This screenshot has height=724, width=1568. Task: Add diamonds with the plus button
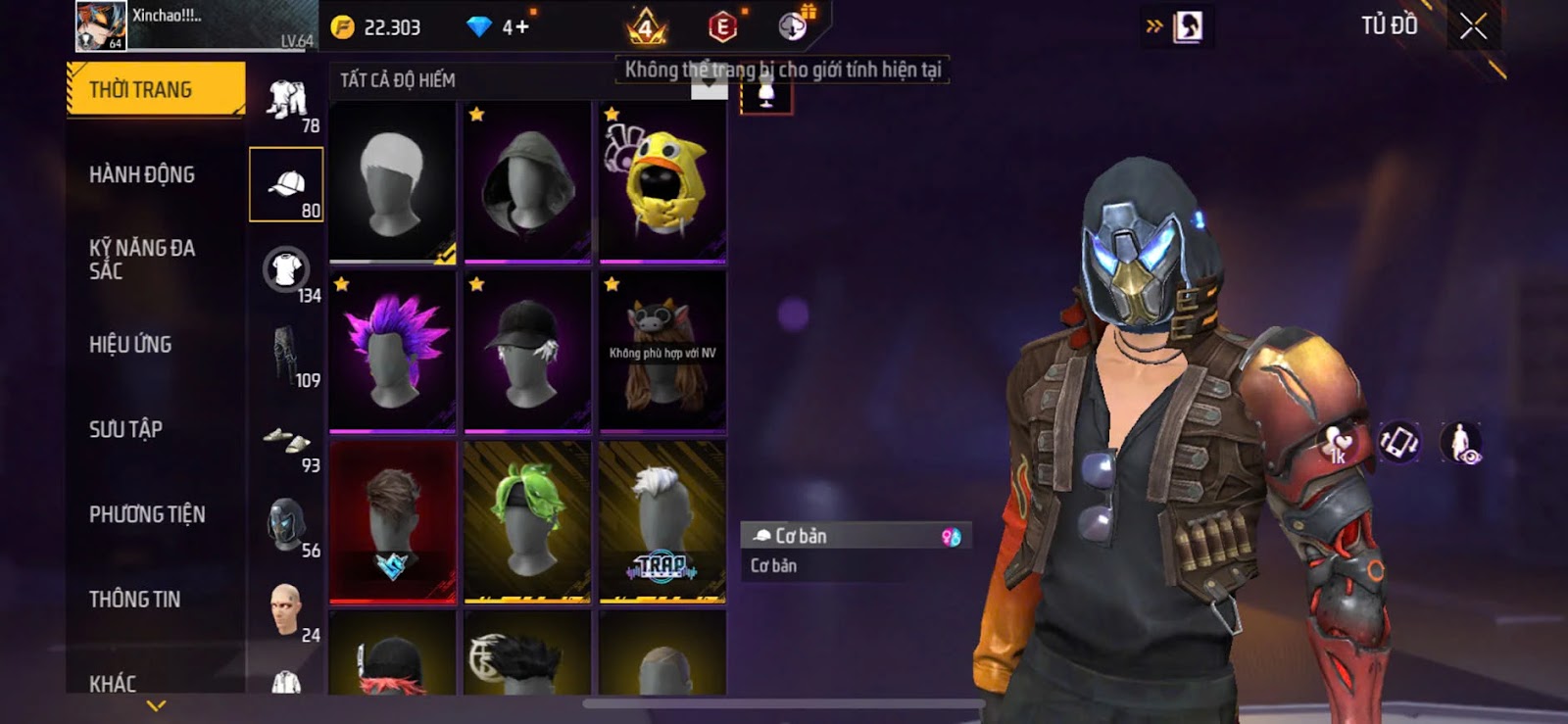(520, 27)
